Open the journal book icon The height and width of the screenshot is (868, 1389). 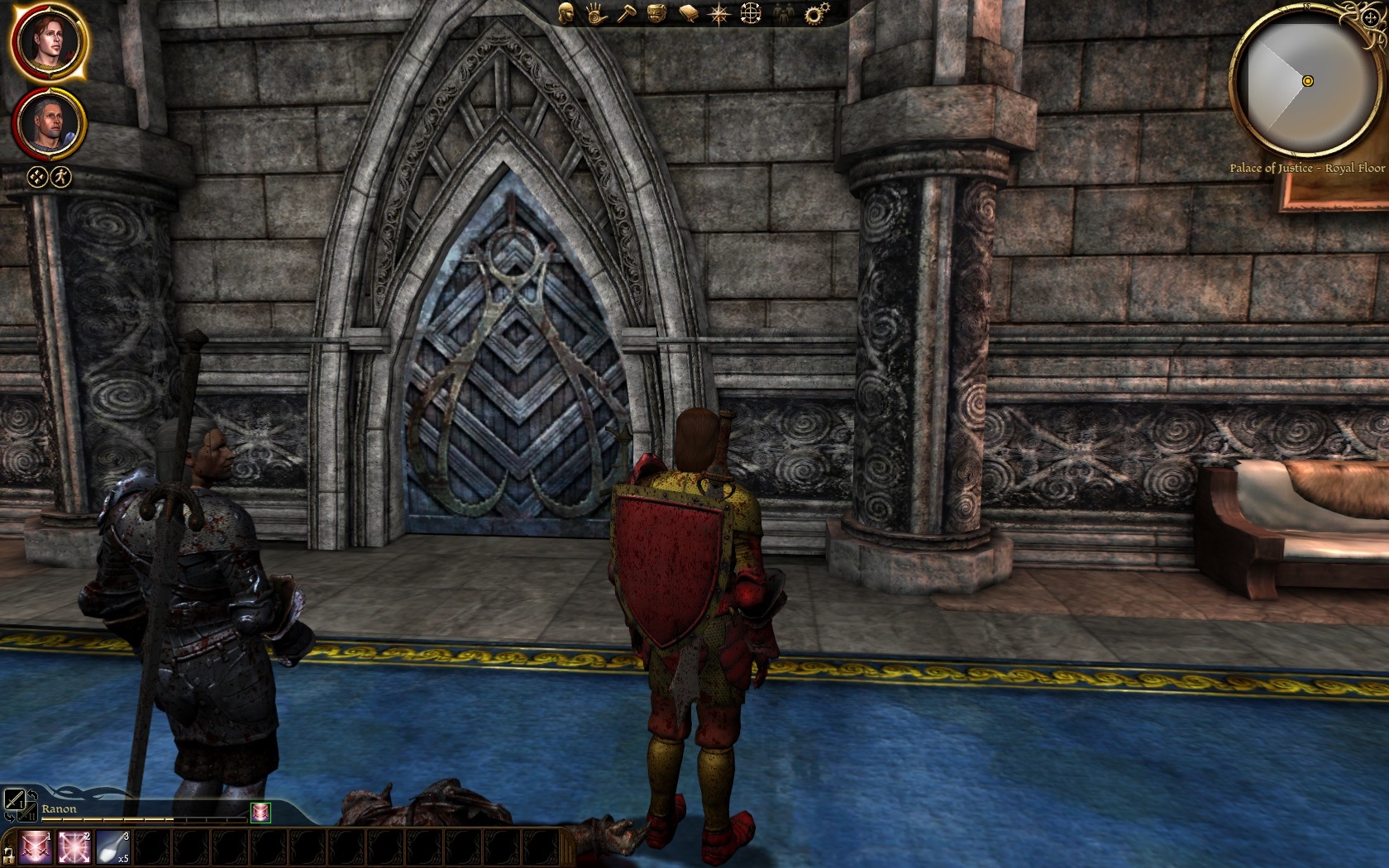[688, 13]
